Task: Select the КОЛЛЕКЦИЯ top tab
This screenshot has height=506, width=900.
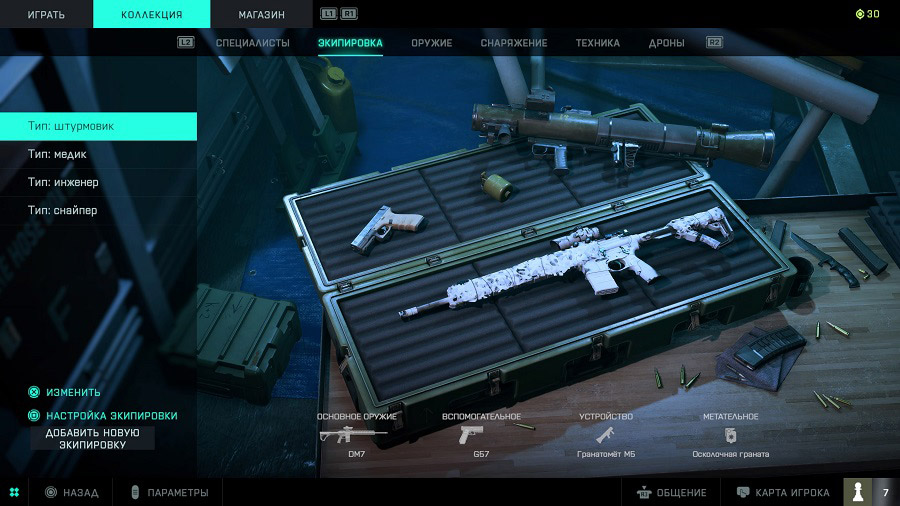Action: [151, 14]
